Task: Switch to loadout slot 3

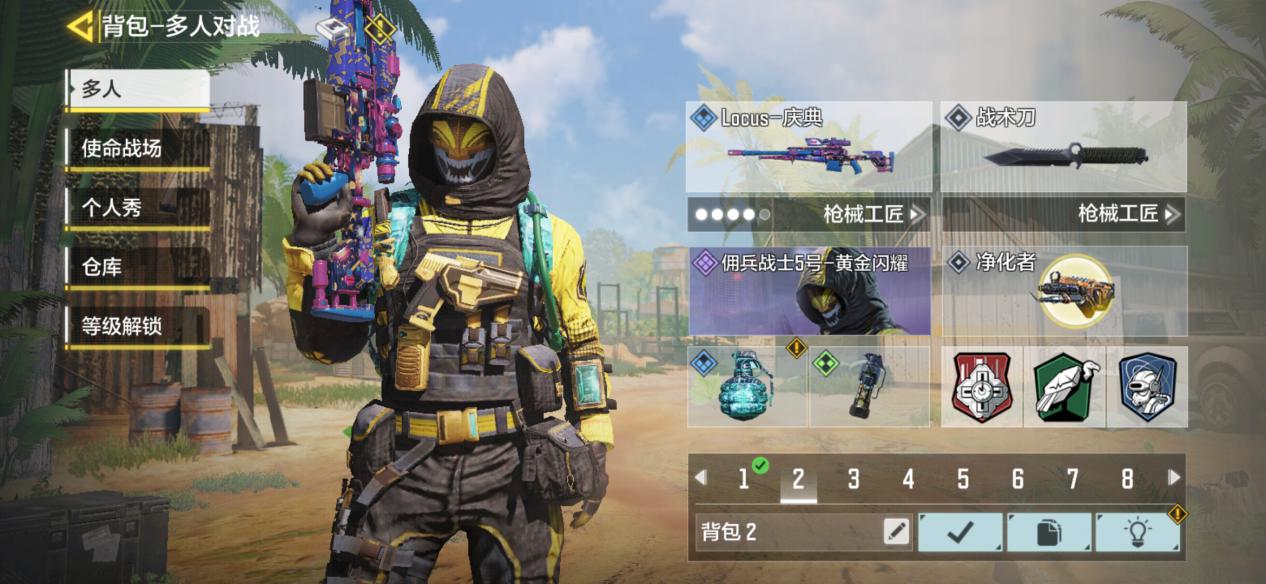Action: 853,479
